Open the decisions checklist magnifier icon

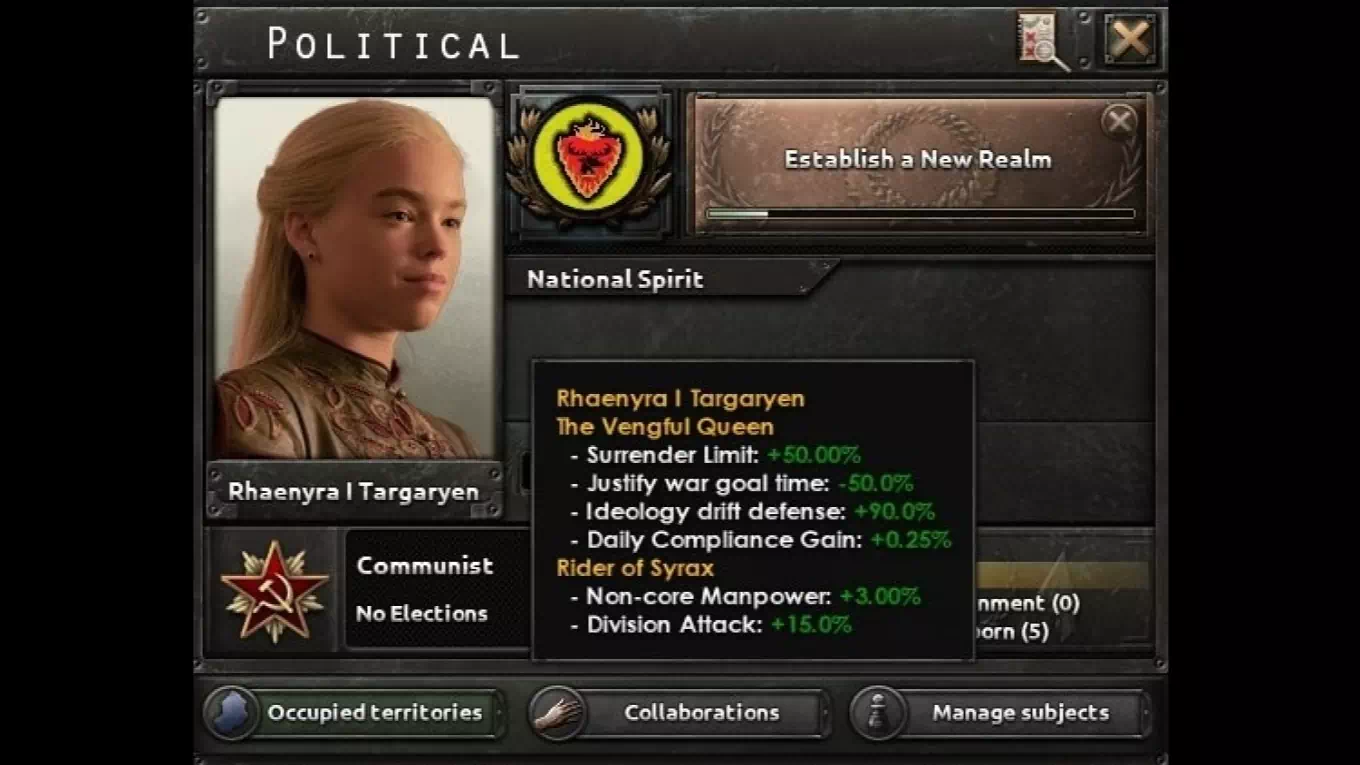pyautogui.click(x=1042, y=40)
